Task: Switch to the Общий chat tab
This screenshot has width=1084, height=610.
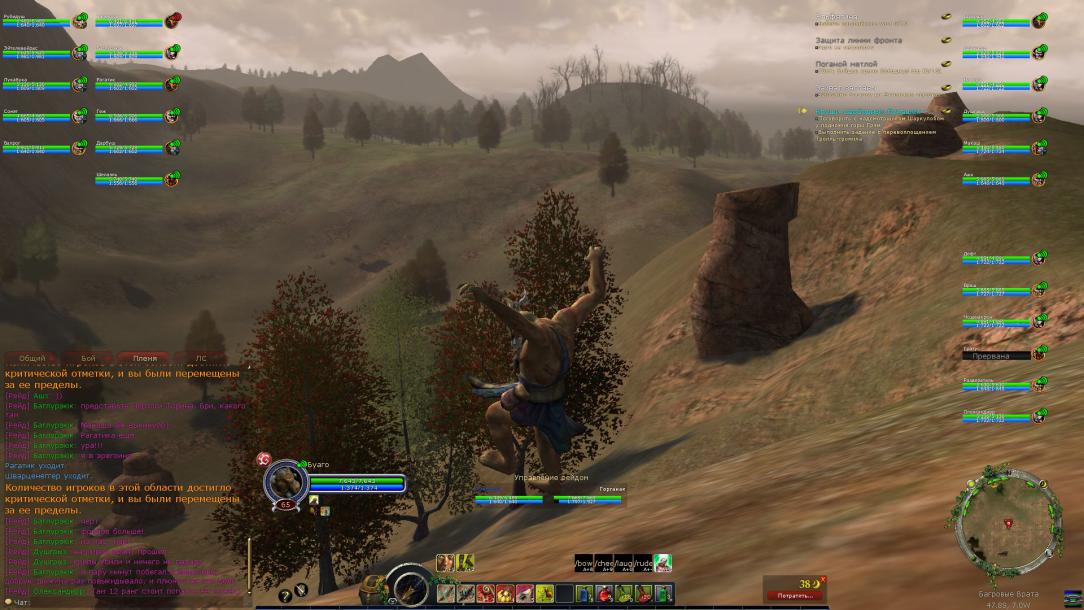Action: (x=32, y=357)
